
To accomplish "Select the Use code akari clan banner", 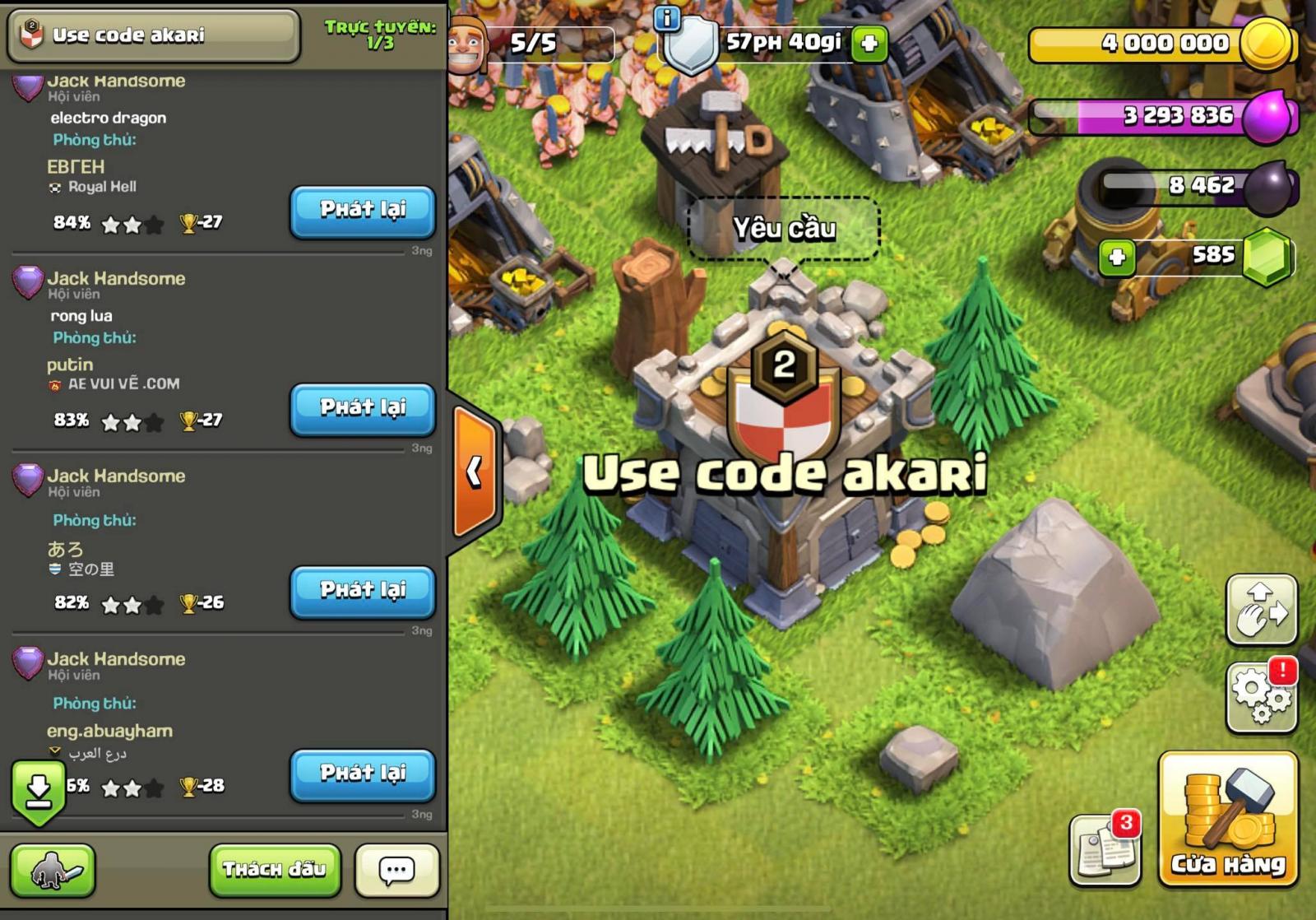I will [152, 35].
